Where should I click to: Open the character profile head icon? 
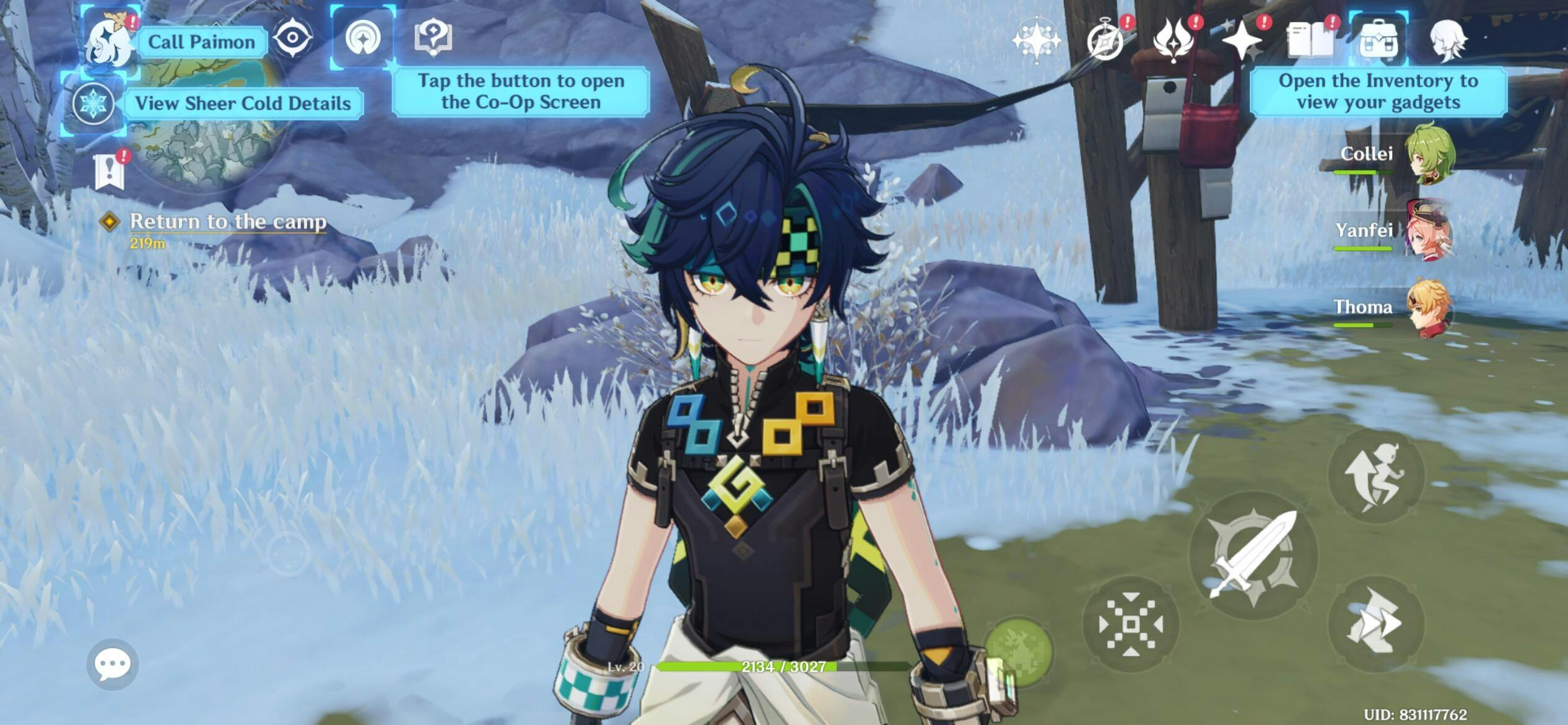(x=1448, y=41)
